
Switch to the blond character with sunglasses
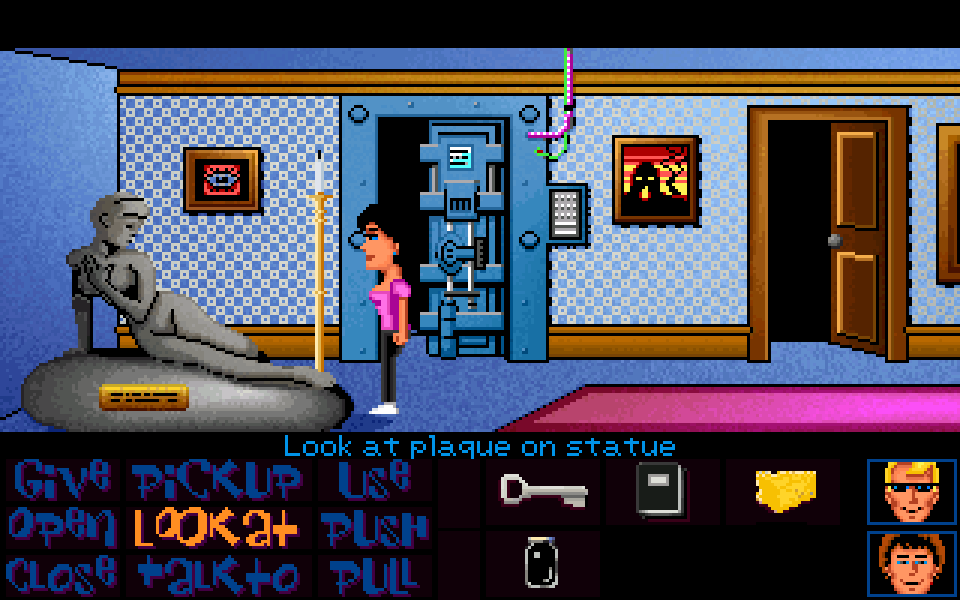point(911,492)
